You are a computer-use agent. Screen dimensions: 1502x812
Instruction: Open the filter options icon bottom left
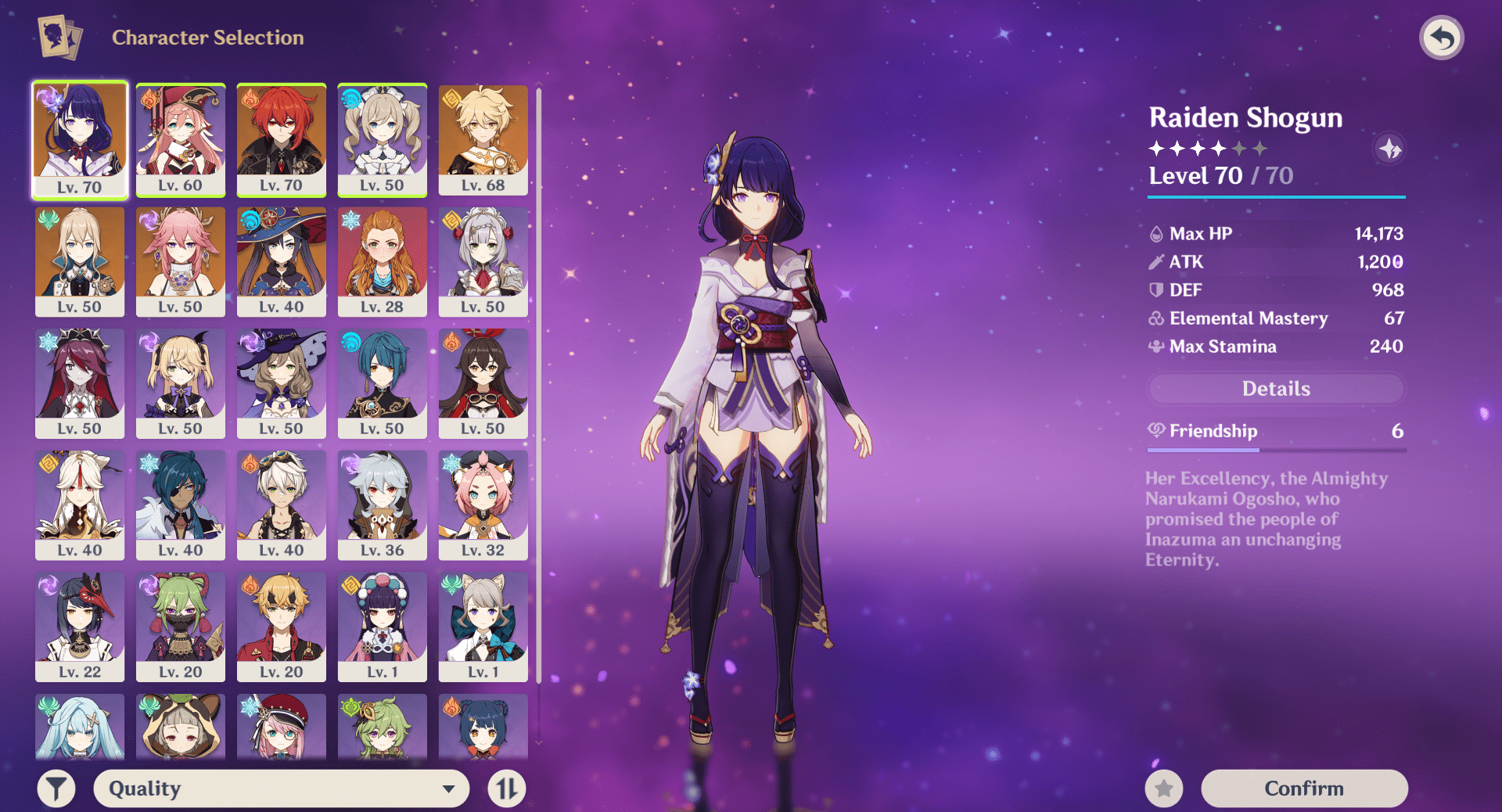[56, 788]
